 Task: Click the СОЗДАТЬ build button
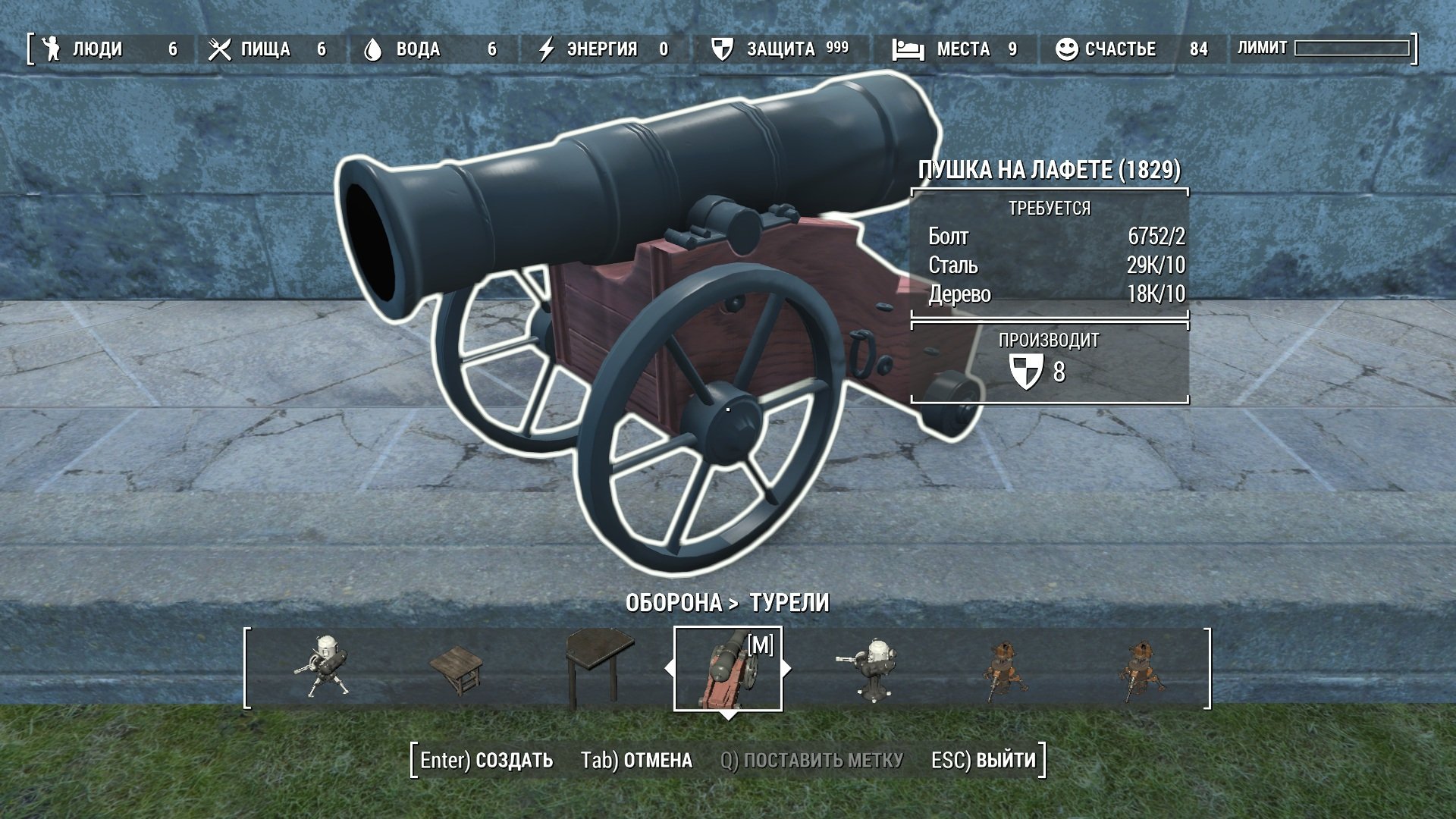(x=487, y=760)
